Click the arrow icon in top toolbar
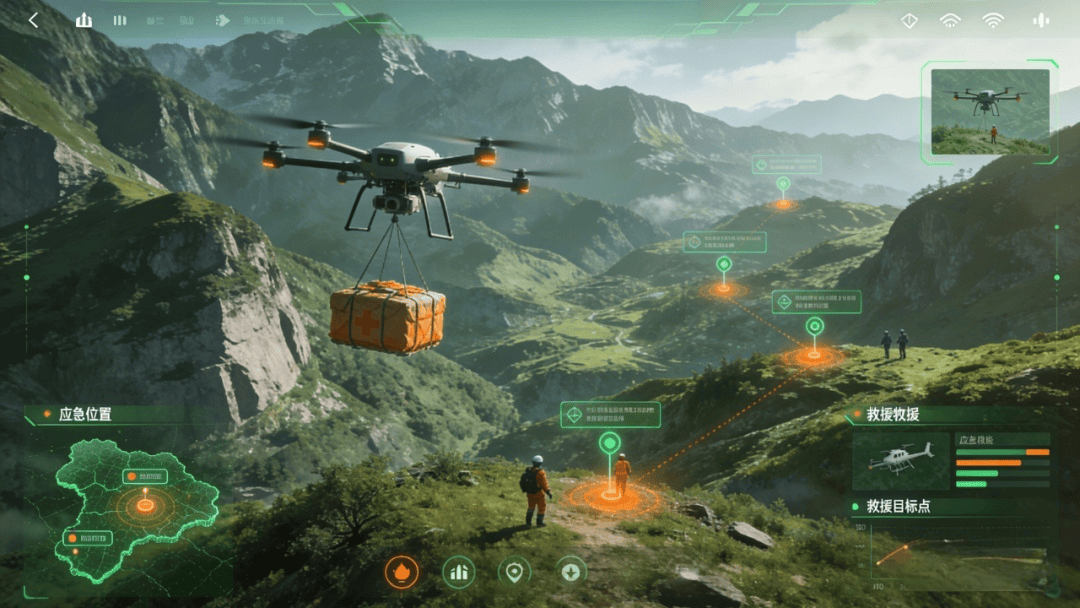 (223, 20)
